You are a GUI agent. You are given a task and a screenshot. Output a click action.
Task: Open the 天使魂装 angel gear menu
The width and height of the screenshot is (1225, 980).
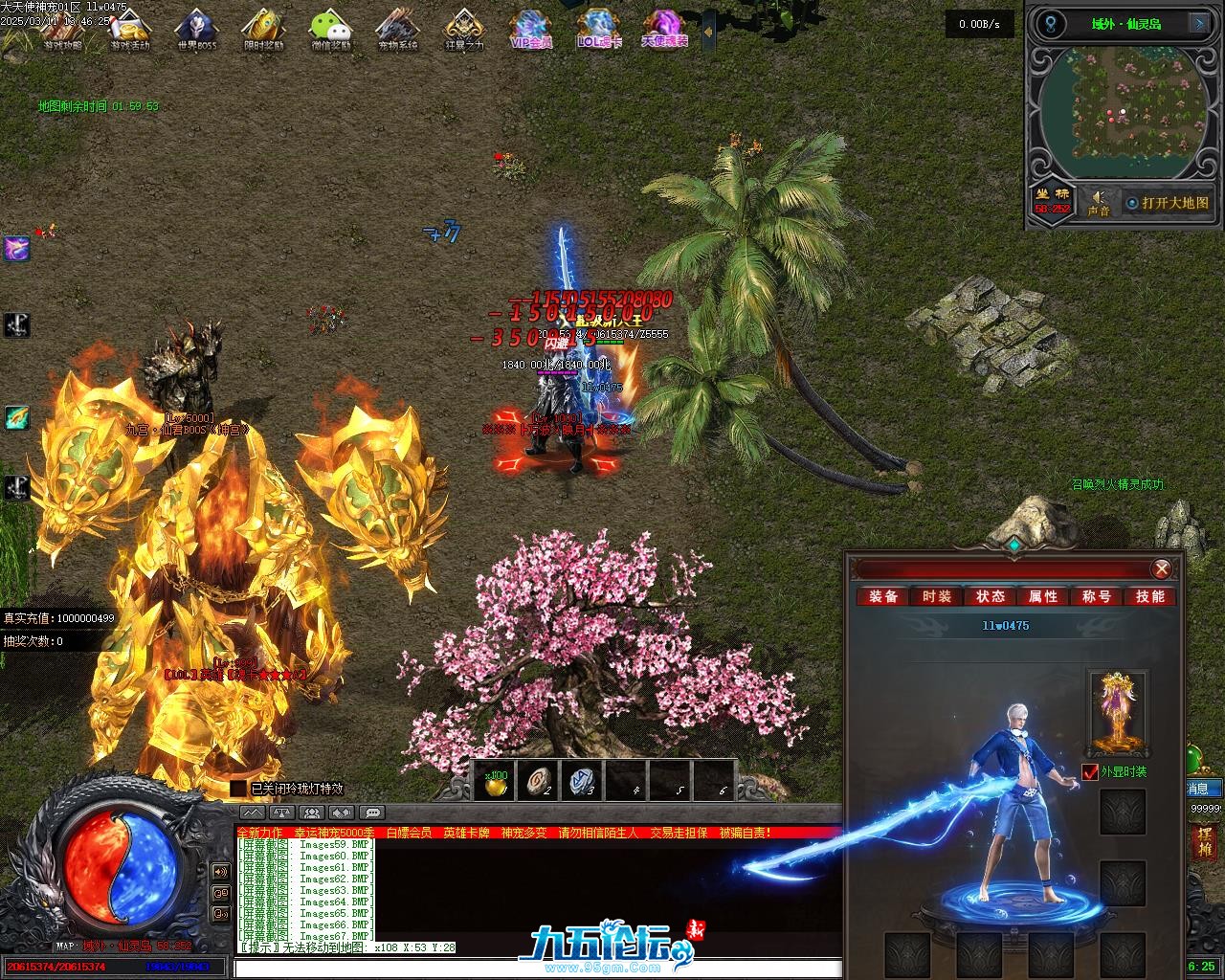[664, 29]
